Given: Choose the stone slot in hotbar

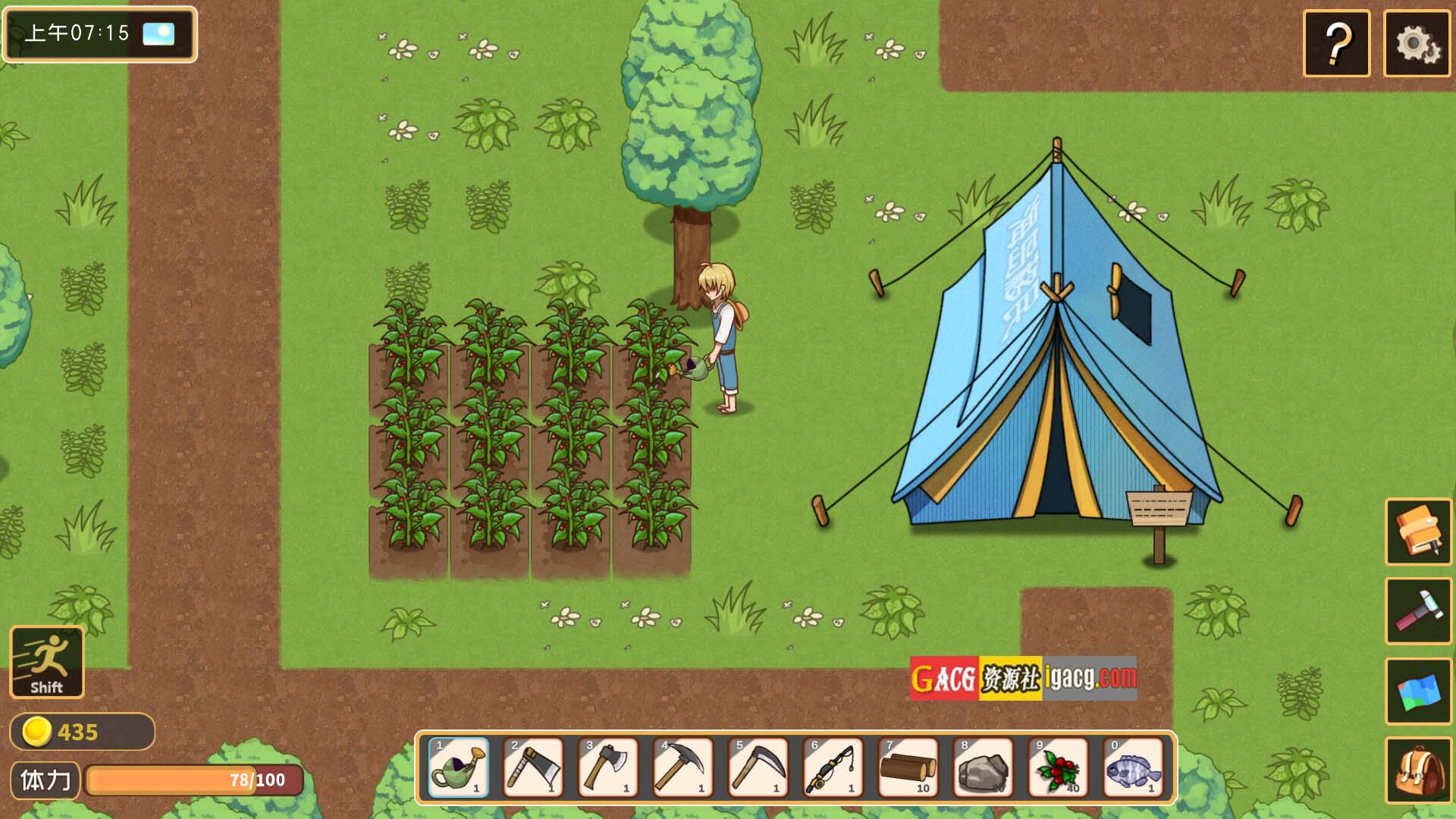Looking at the screenshot, I should tap(984, 767).
